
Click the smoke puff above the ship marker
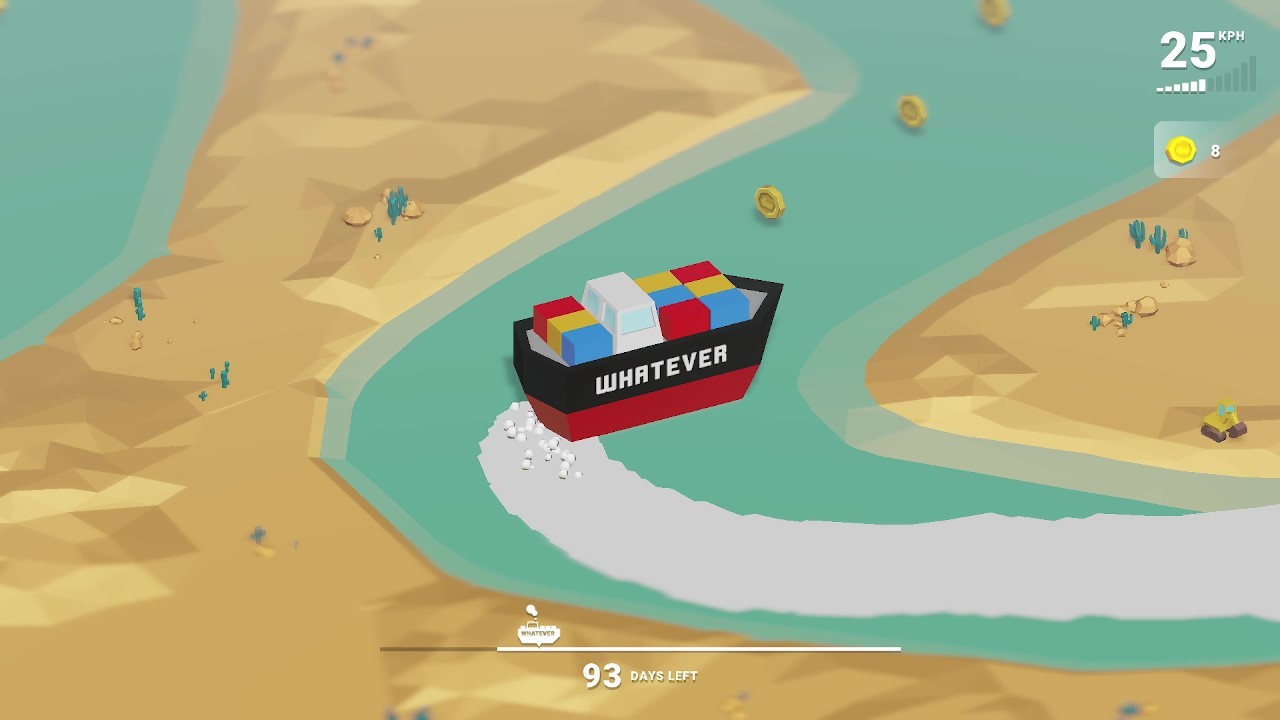coord(530,608)
